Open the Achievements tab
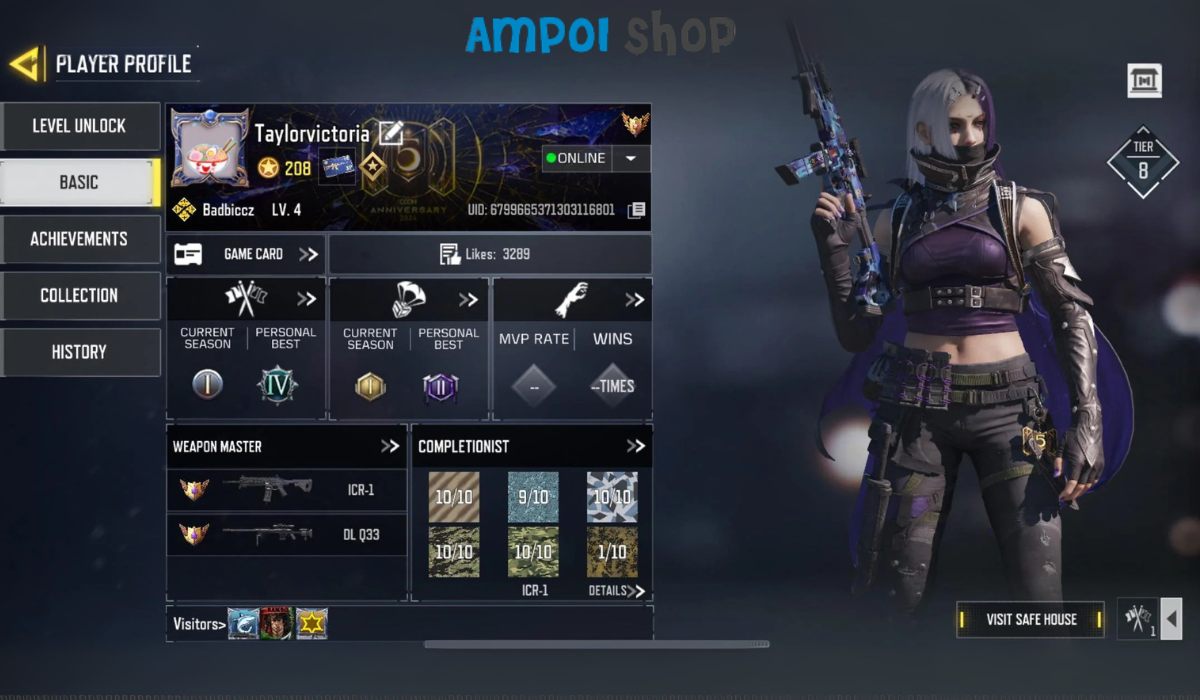Image resolution: width=1200 pixels, height=700 pixels. coord(79,239)
